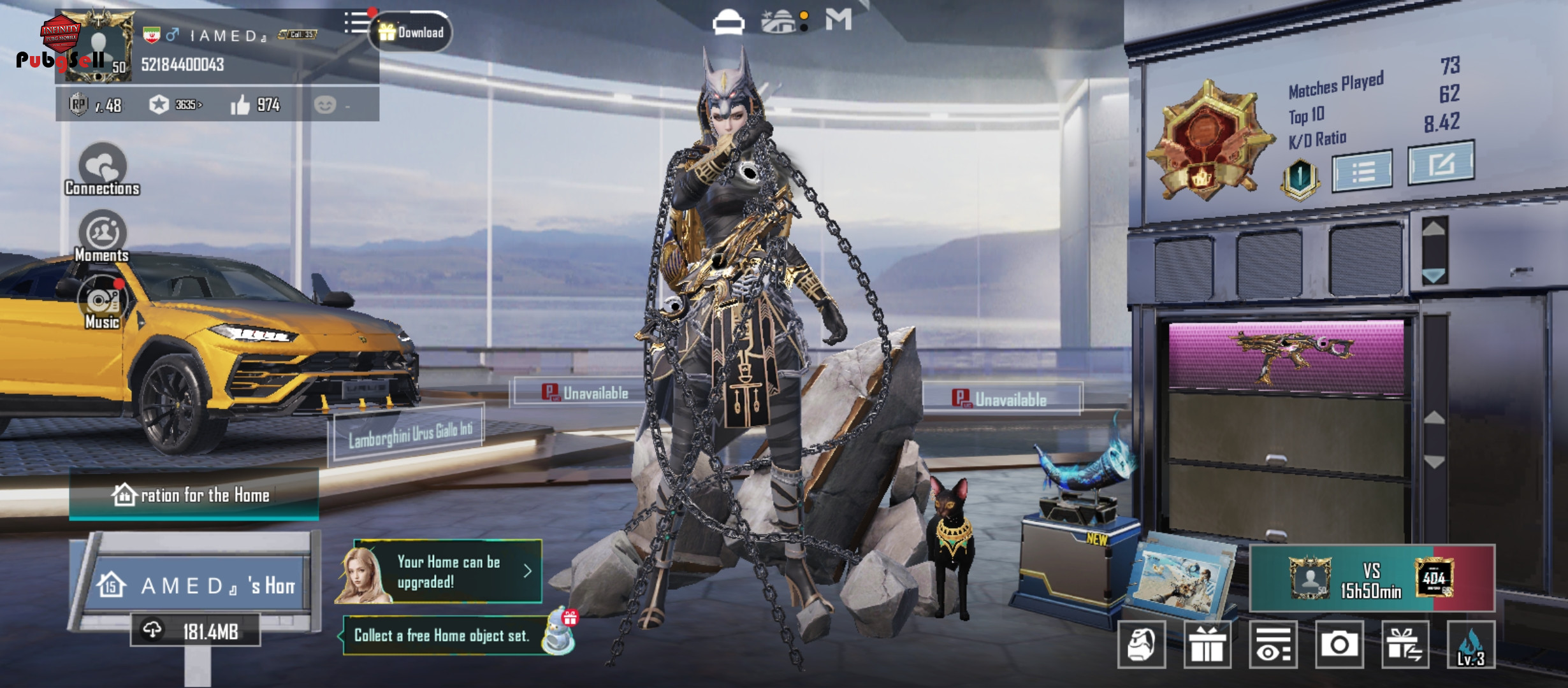Open the gift box icon in bottom bar

[1207, 645]
